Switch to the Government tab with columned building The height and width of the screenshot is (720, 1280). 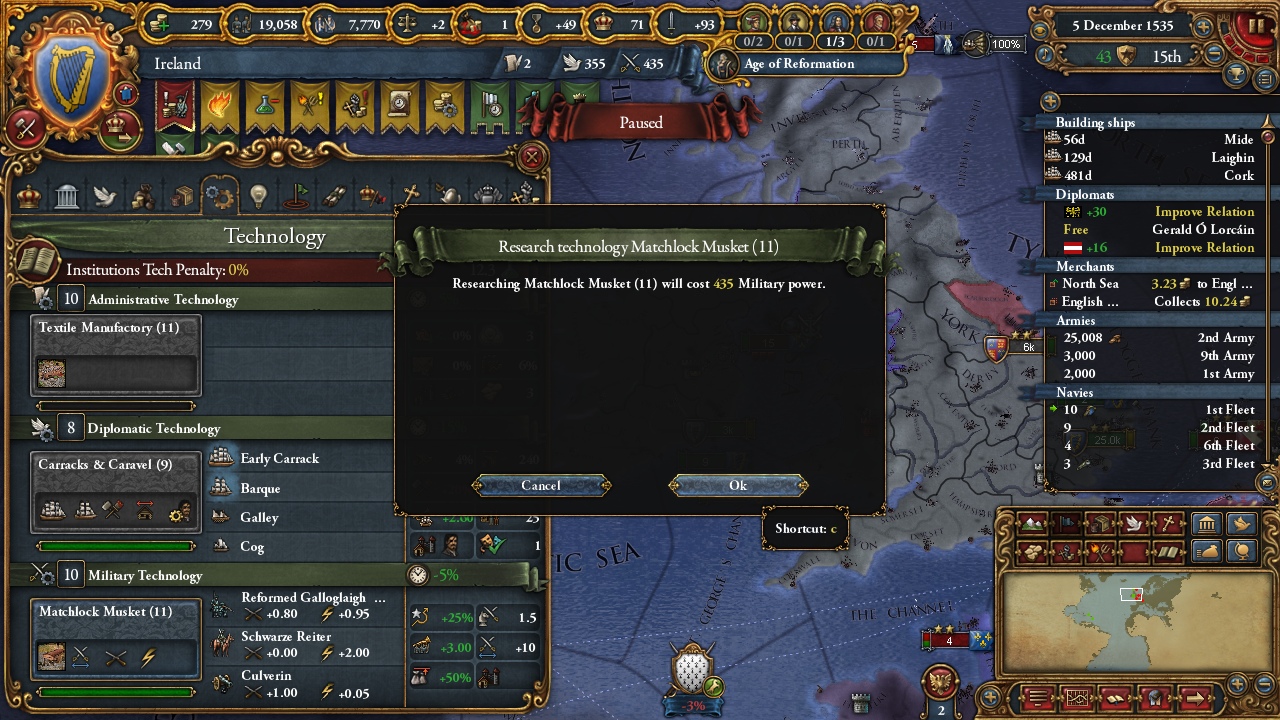click(67, 196)
